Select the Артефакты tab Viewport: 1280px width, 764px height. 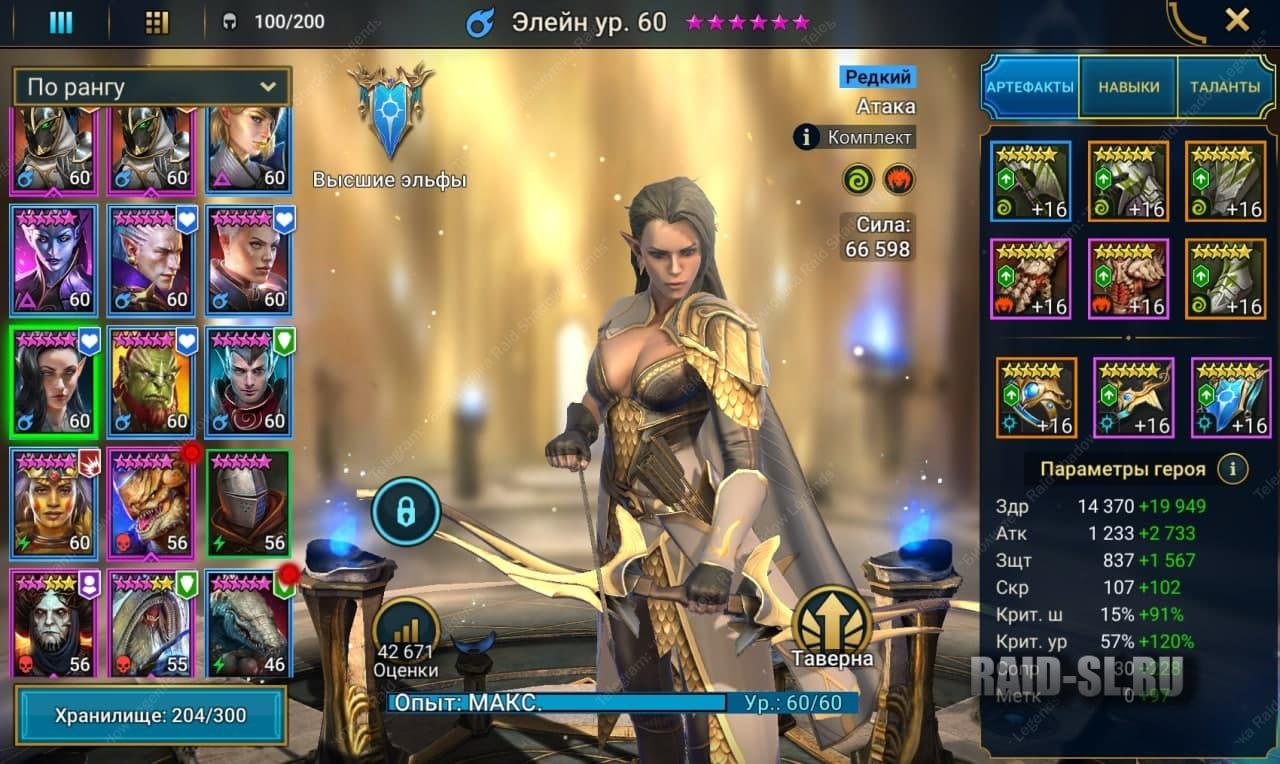point(1030,87)
